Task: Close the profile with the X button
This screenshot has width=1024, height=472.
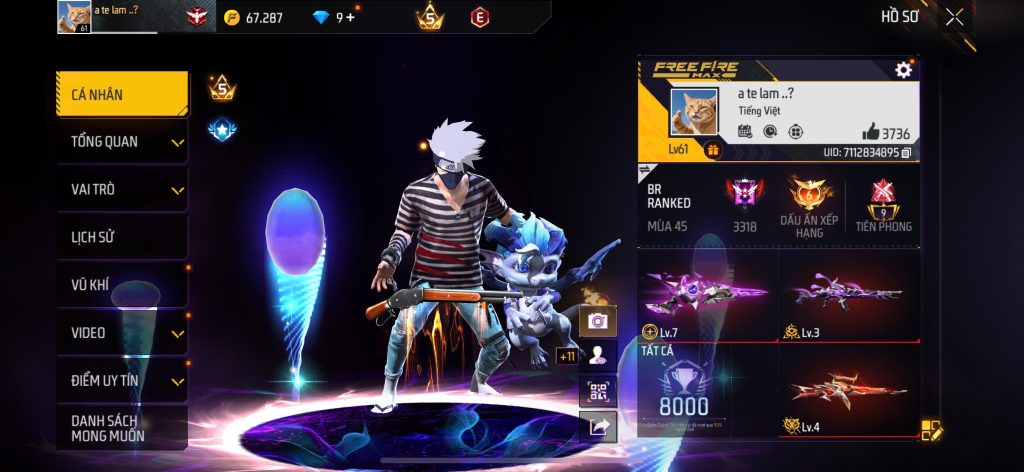Action: (955, 16)
